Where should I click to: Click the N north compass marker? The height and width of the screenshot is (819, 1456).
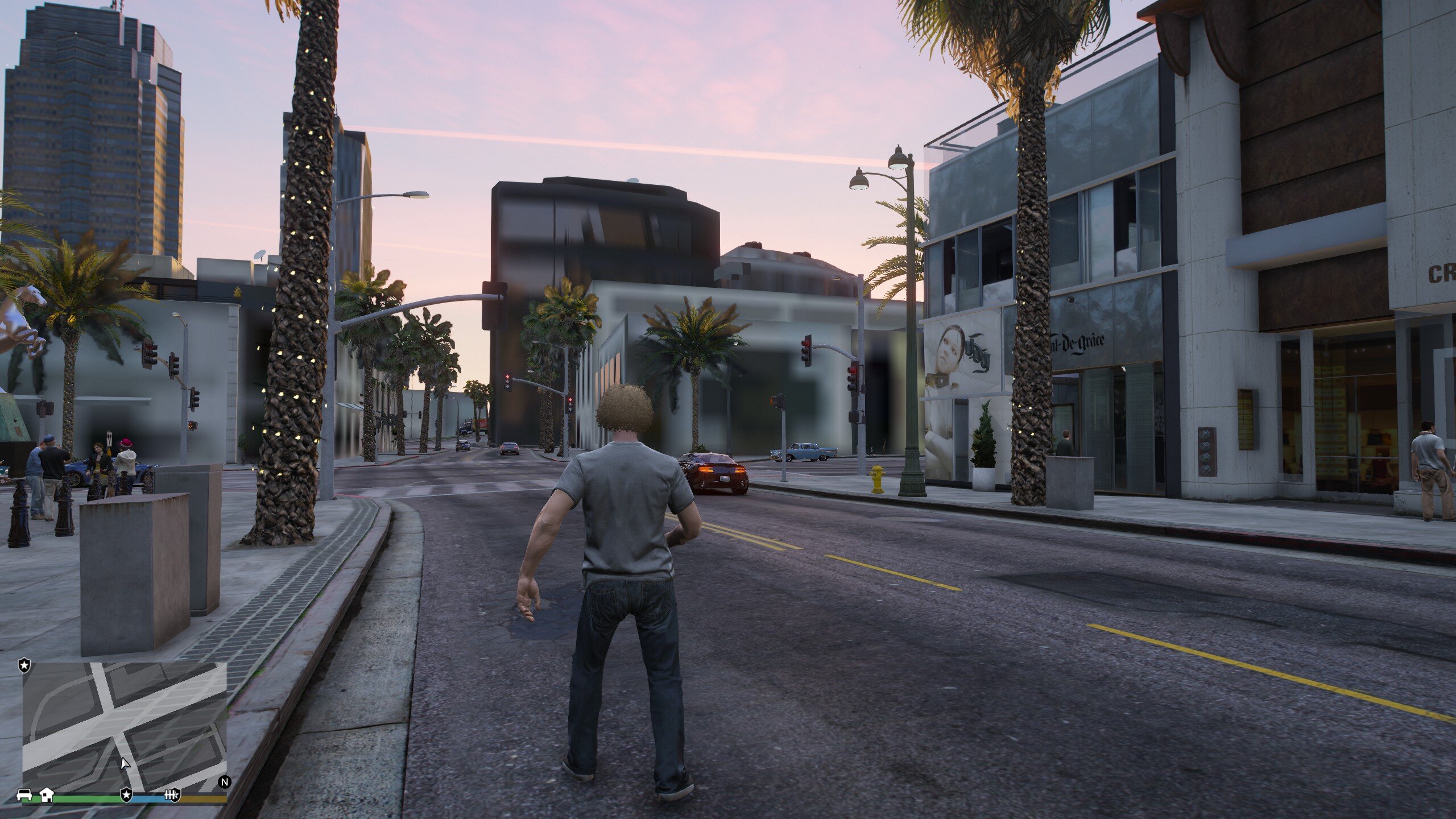pyautogui.click(x=225, y=781)
